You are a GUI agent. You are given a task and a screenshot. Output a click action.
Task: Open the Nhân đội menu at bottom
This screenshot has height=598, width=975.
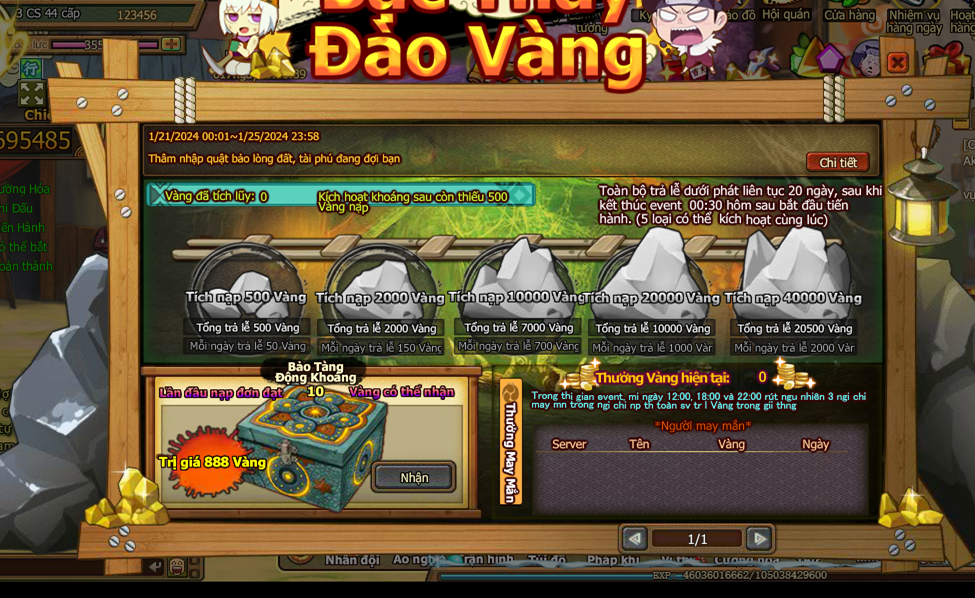tap(352, 560)
